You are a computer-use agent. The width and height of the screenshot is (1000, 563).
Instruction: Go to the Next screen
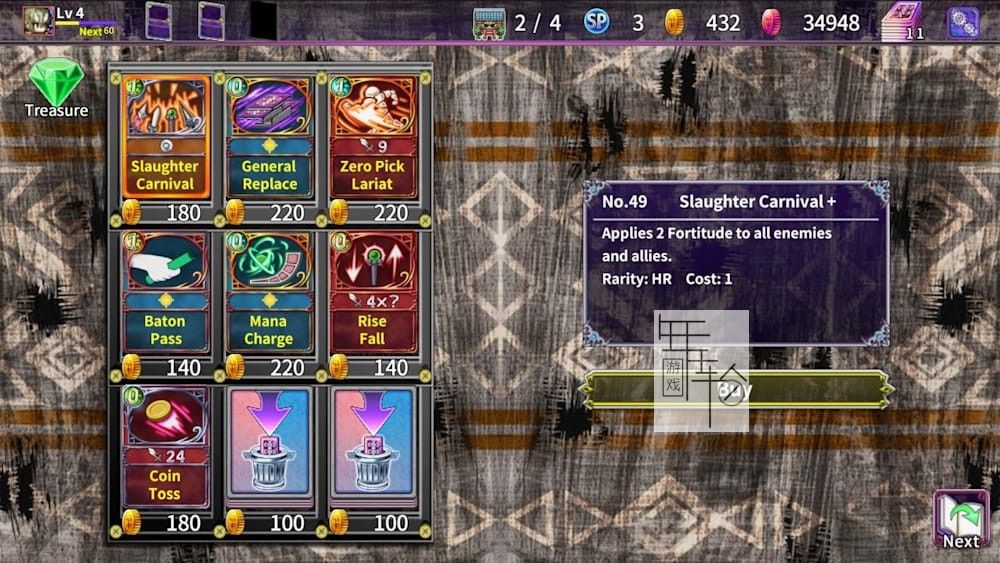pos(960,520)
